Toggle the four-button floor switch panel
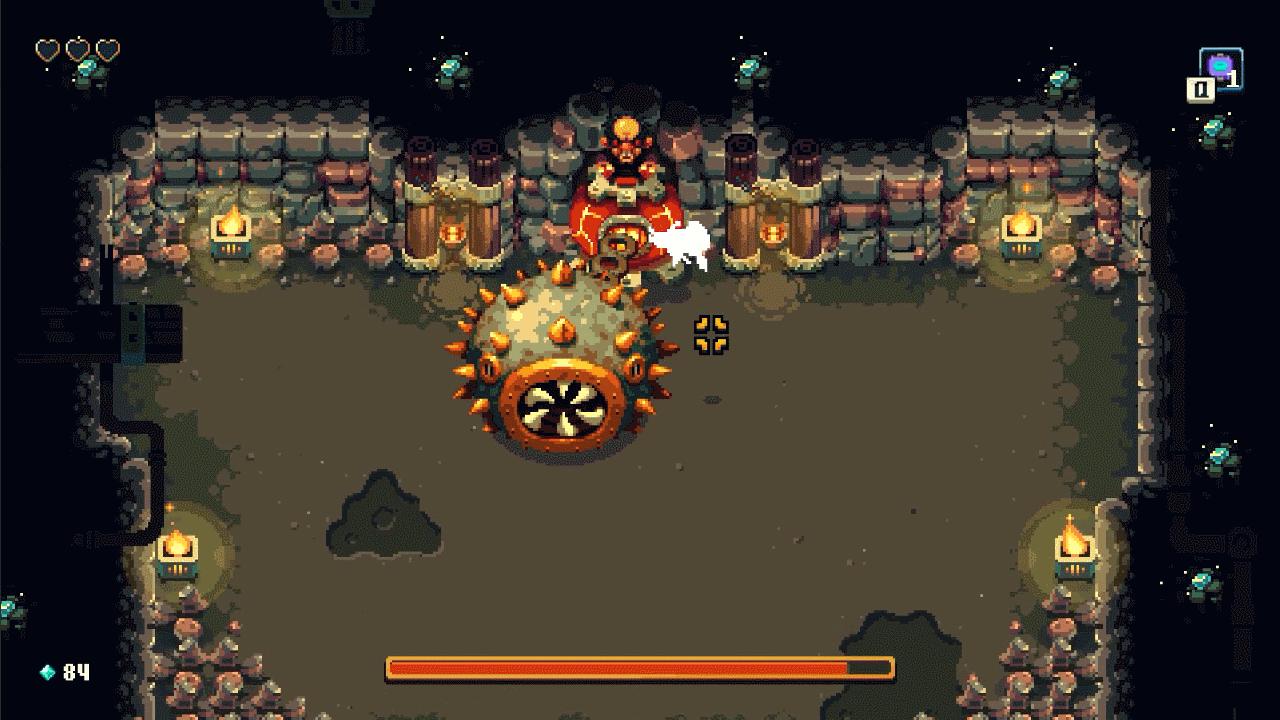 coord(712,332)
